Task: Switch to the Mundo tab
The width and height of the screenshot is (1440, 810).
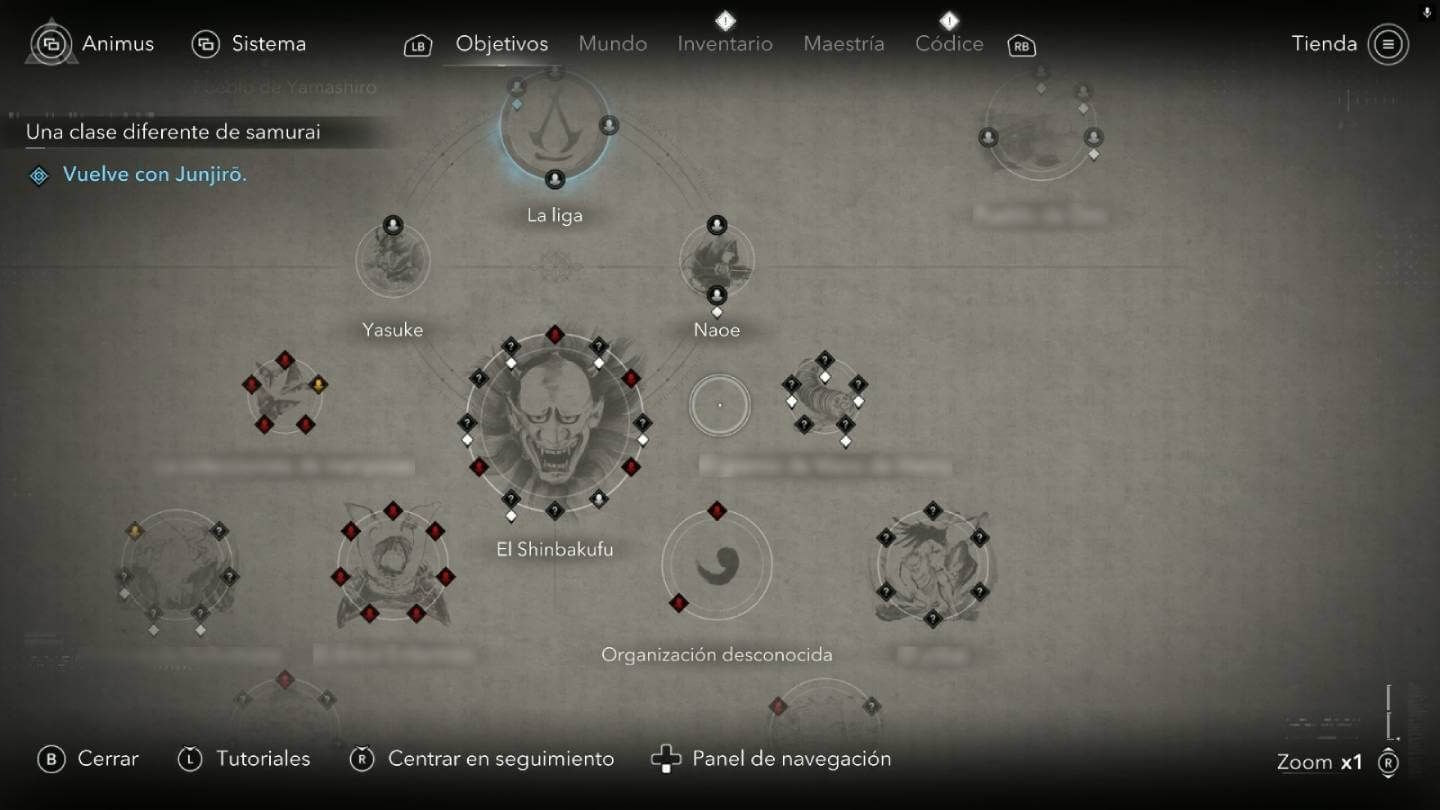Action: point(611,44)
